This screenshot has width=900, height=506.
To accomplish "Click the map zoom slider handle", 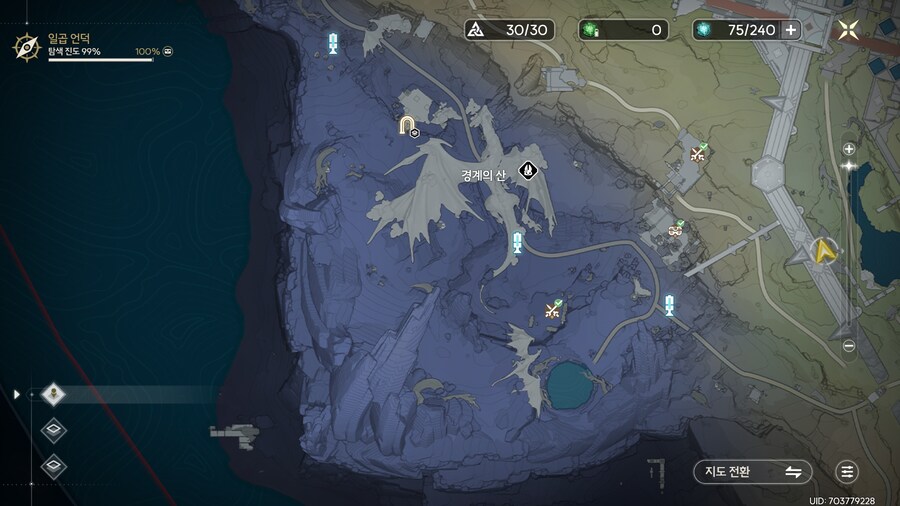I will point(849,165).
